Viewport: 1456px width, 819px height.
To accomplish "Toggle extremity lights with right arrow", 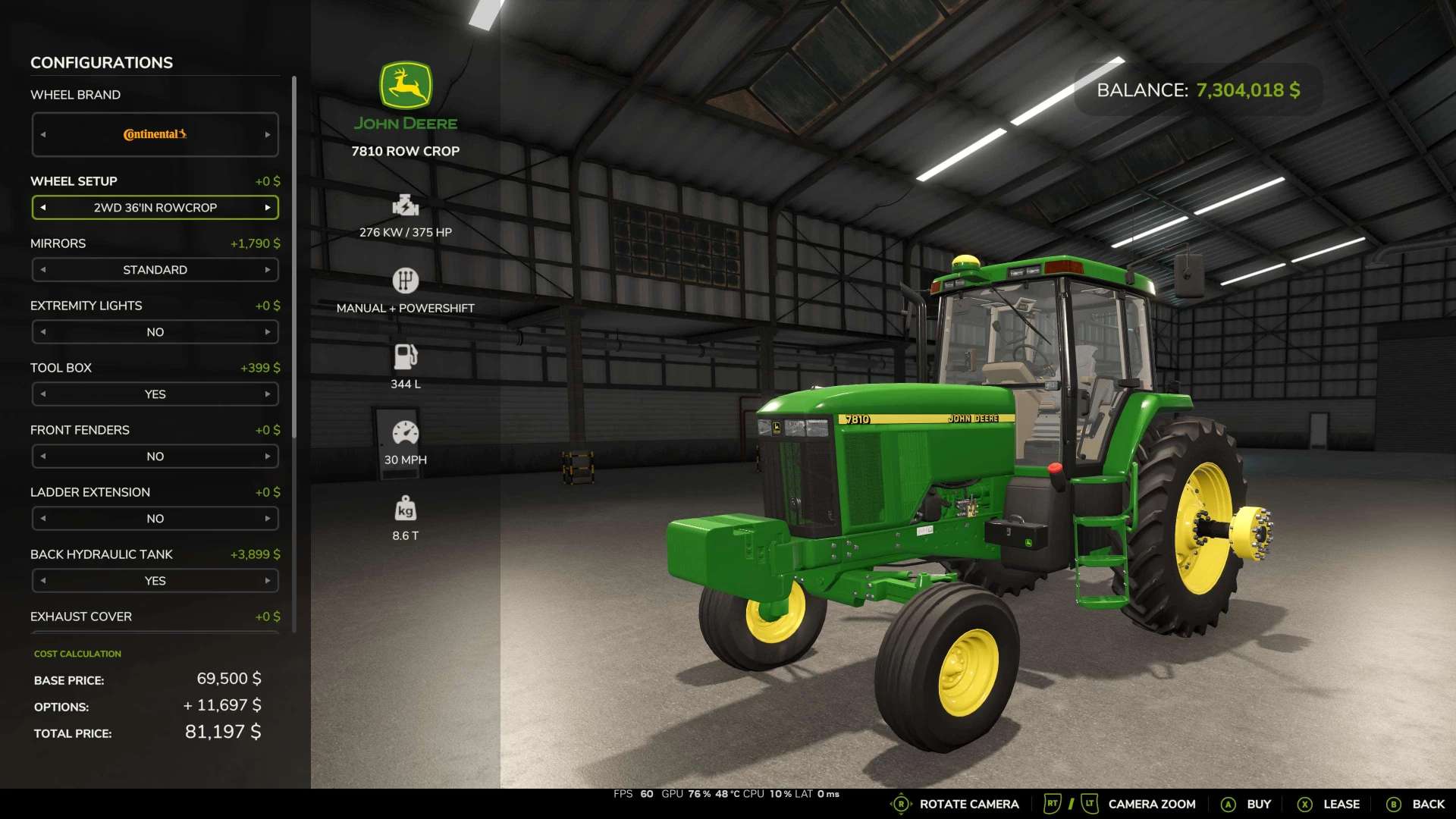I will coord(268,332).
